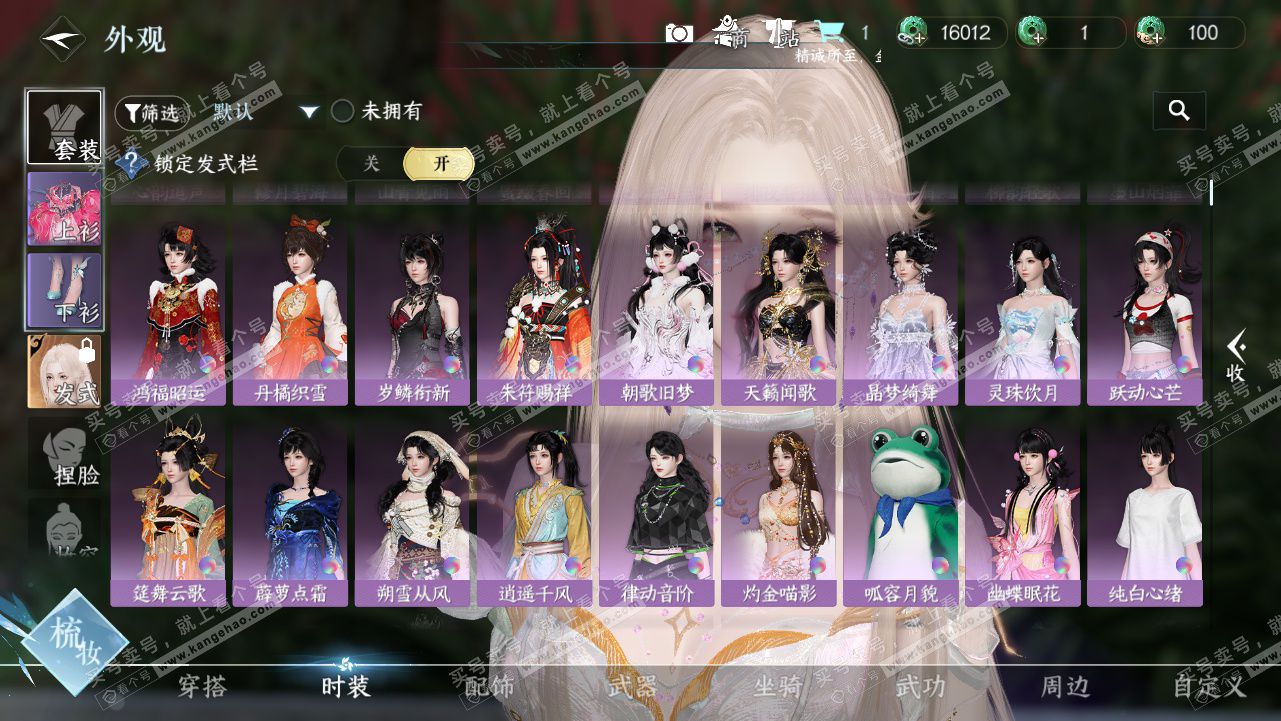Open the 筛选 filter button

pos(151,113)
